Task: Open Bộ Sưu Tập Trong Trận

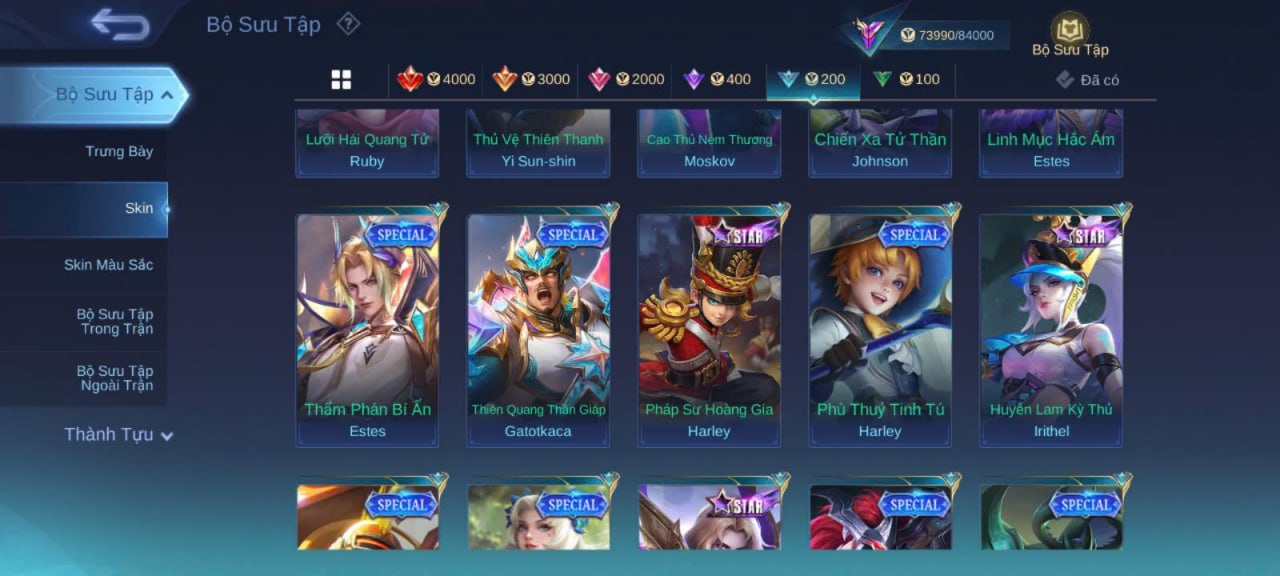Action: [116, 321]
